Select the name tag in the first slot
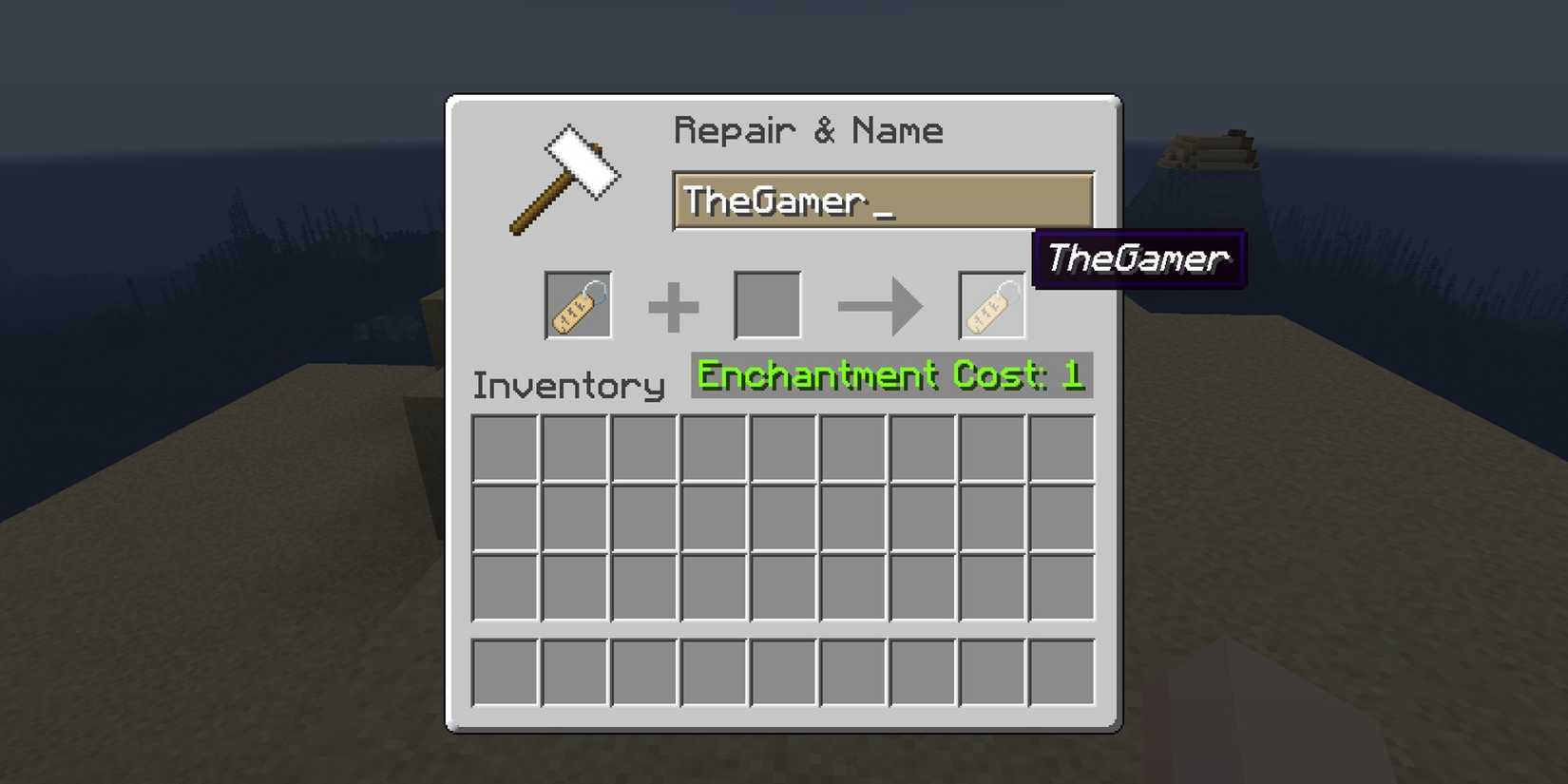 click(577, 305)
